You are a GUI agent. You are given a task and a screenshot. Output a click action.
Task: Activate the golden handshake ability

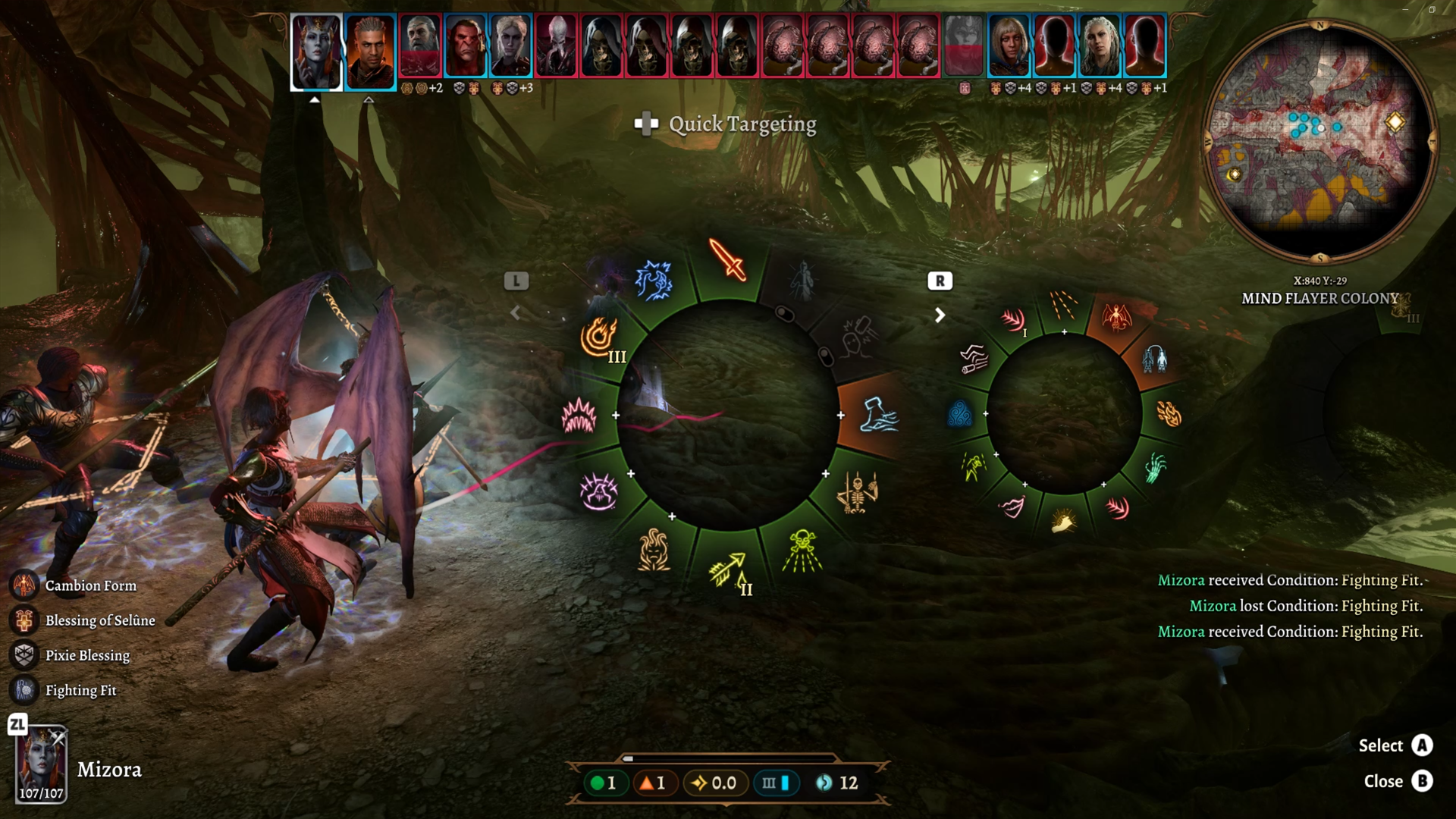click(1063, 522)
